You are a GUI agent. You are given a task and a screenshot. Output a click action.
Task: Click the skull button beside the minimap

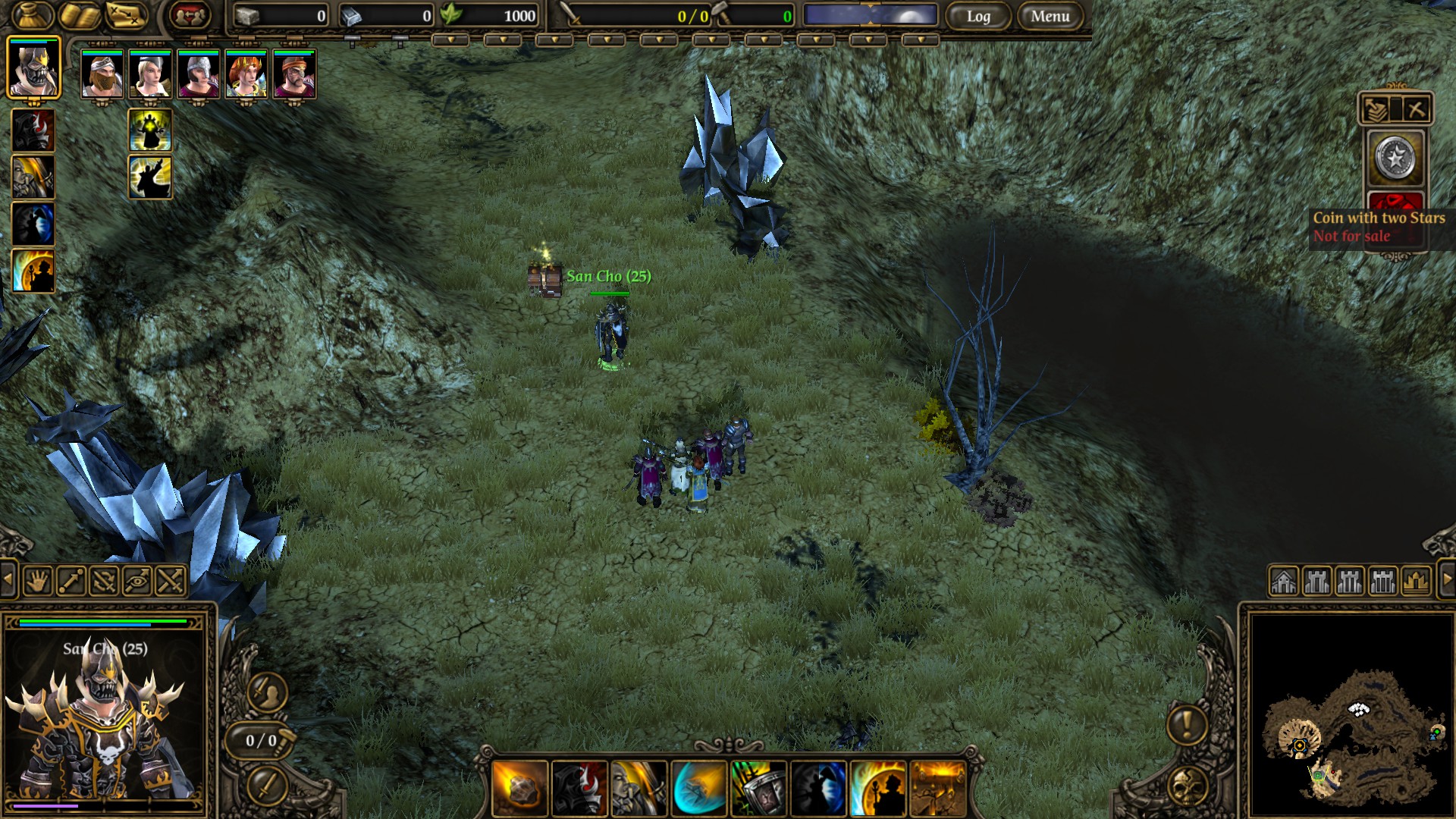pos(1188,786)
